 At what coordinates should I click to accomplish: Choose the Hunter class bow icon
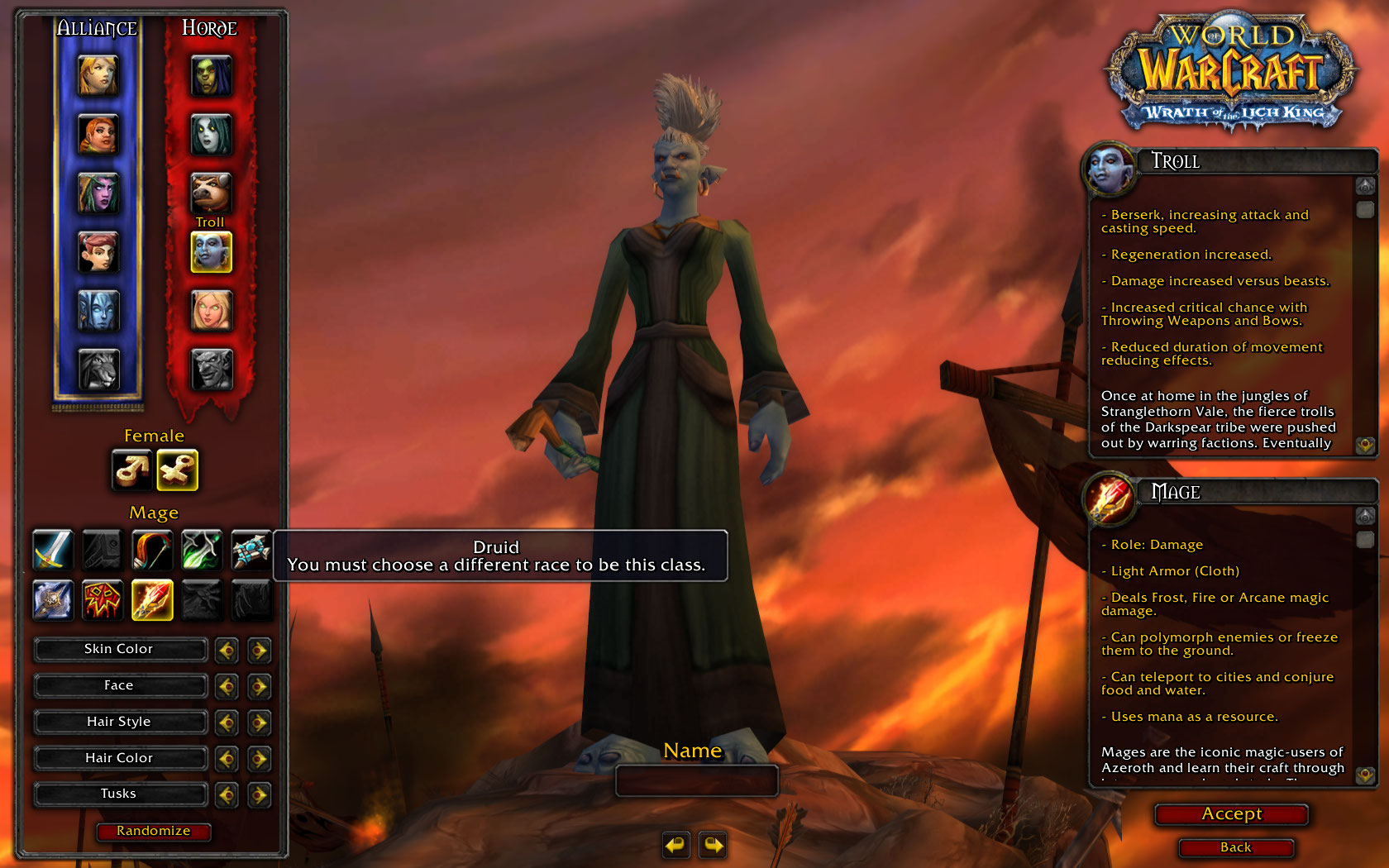pos(152,550)
